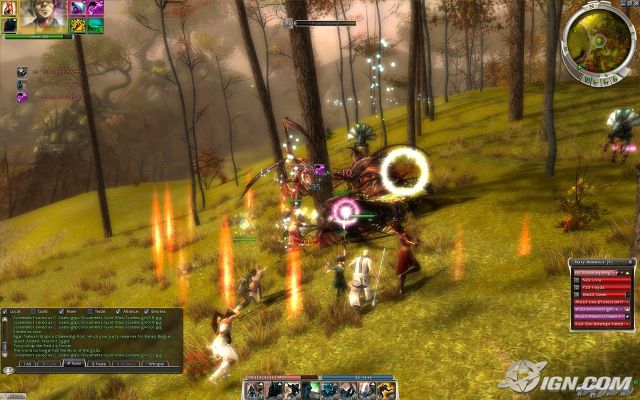Screen dimensions: 640x400
Task: Switch to the Team chat tab
Action: [72, 364]
